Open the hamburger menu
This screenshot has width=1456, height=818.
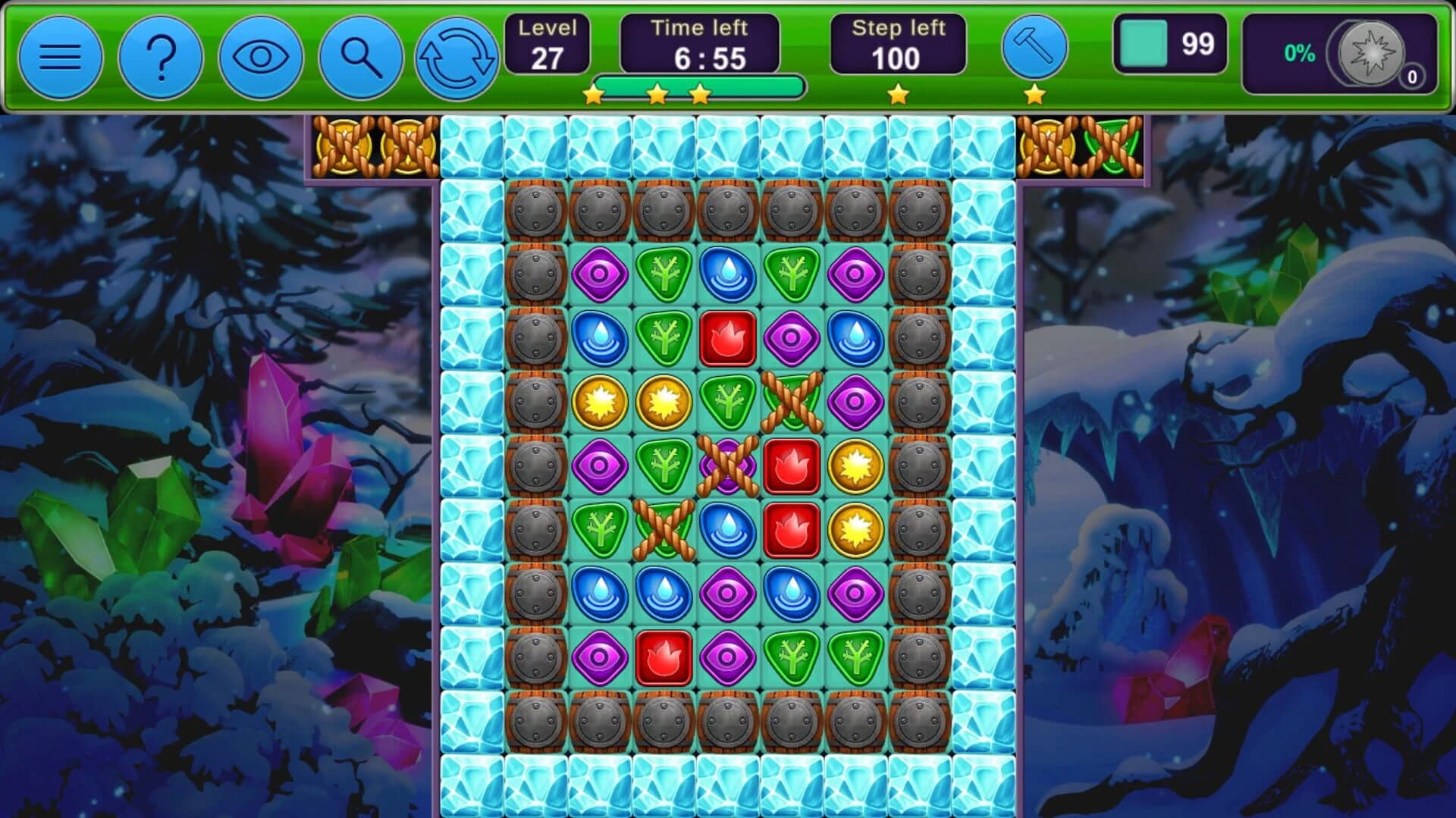(59, 57)
